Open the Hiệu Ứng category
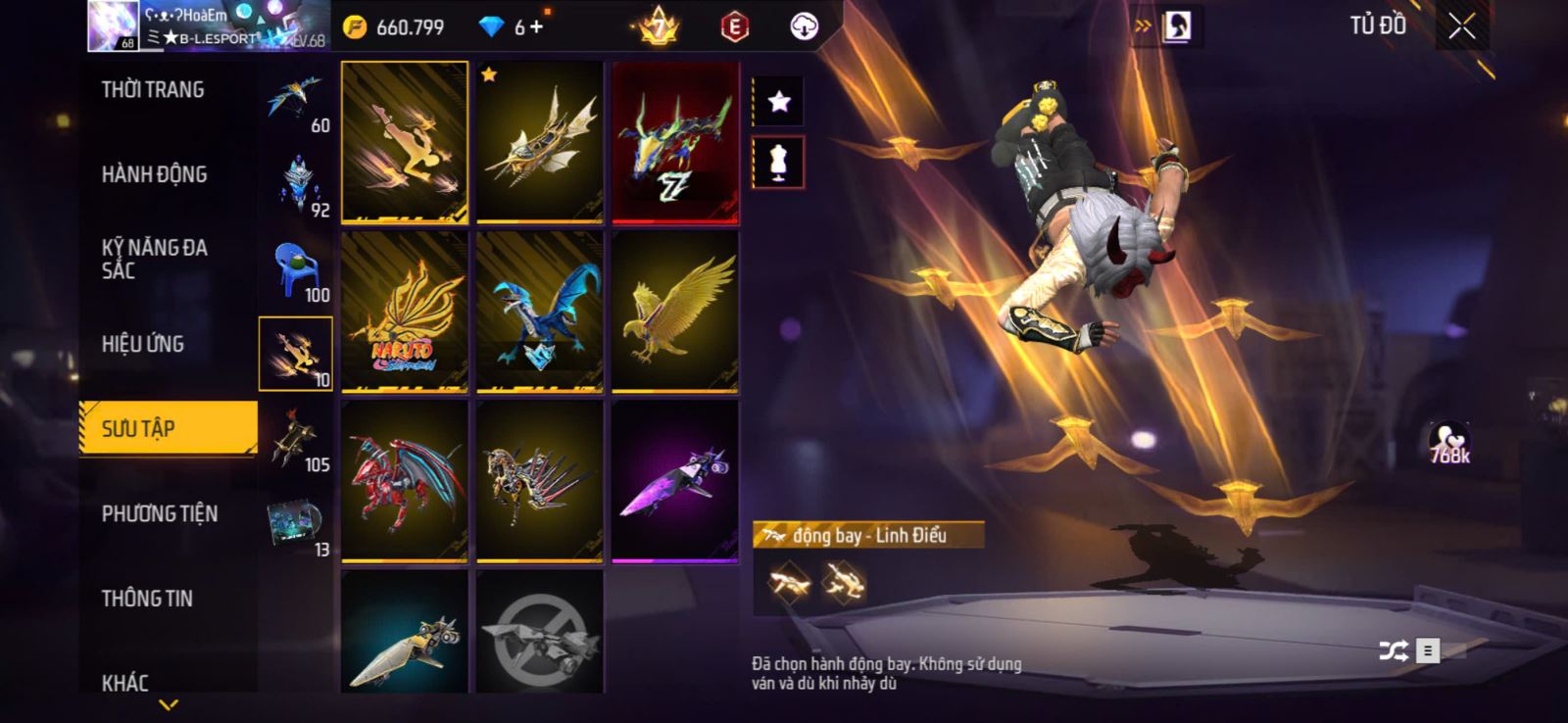This screenshot has height=723, width=1568. 143,344
